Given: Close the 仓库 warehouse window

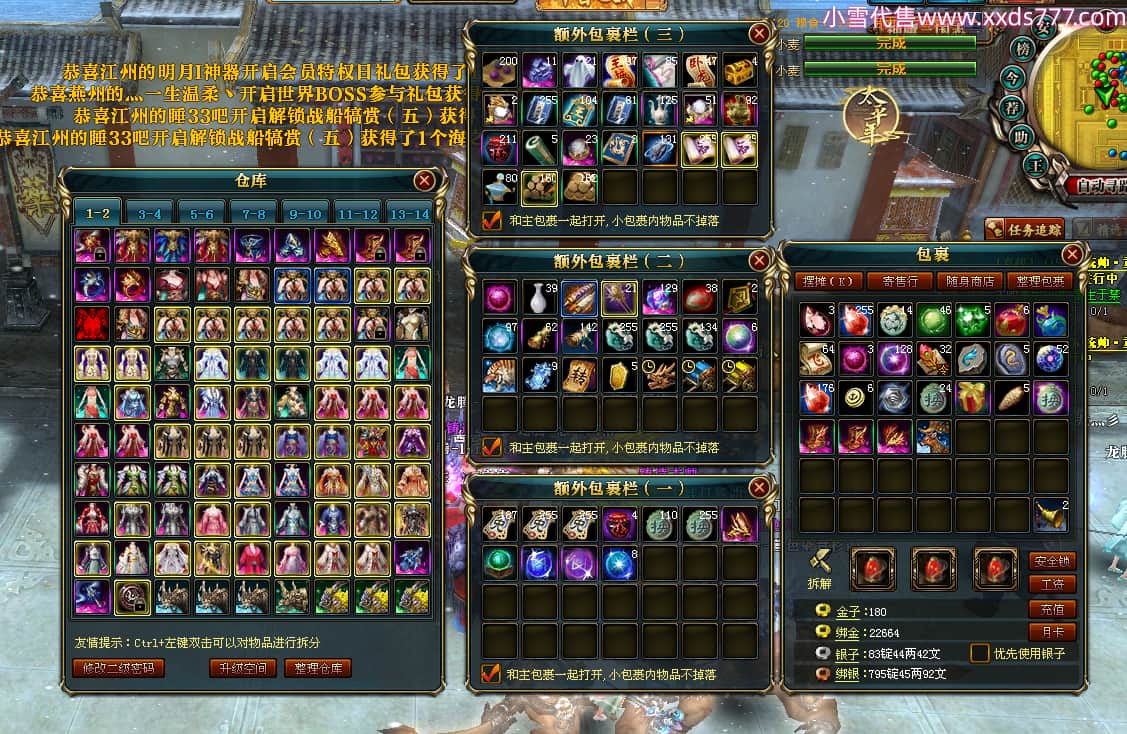Looking at the screenshot, I should click(x=425, y=180).
